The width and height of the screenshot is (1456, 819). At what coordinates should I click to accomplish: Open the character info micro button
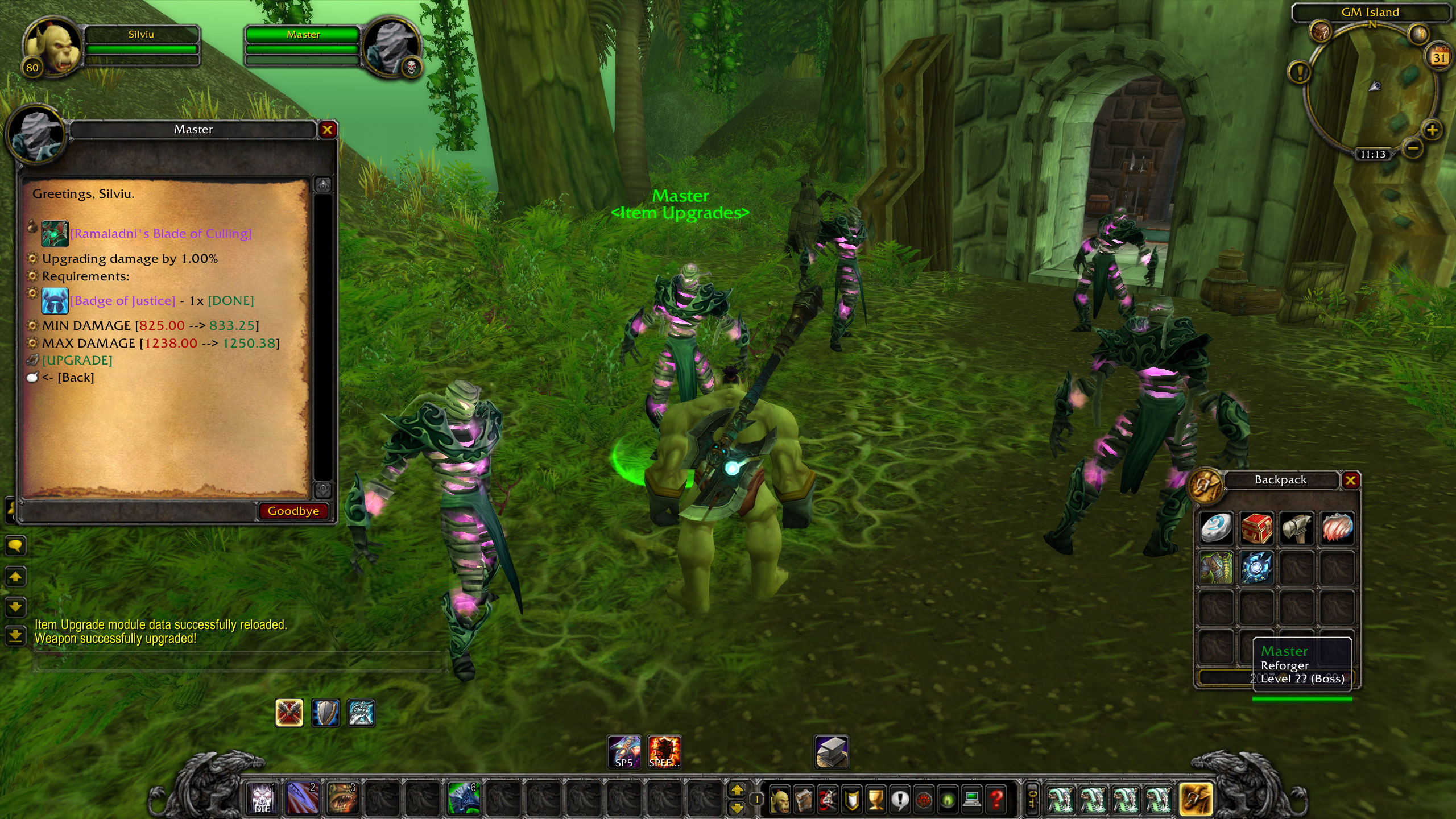coord(779,800)
